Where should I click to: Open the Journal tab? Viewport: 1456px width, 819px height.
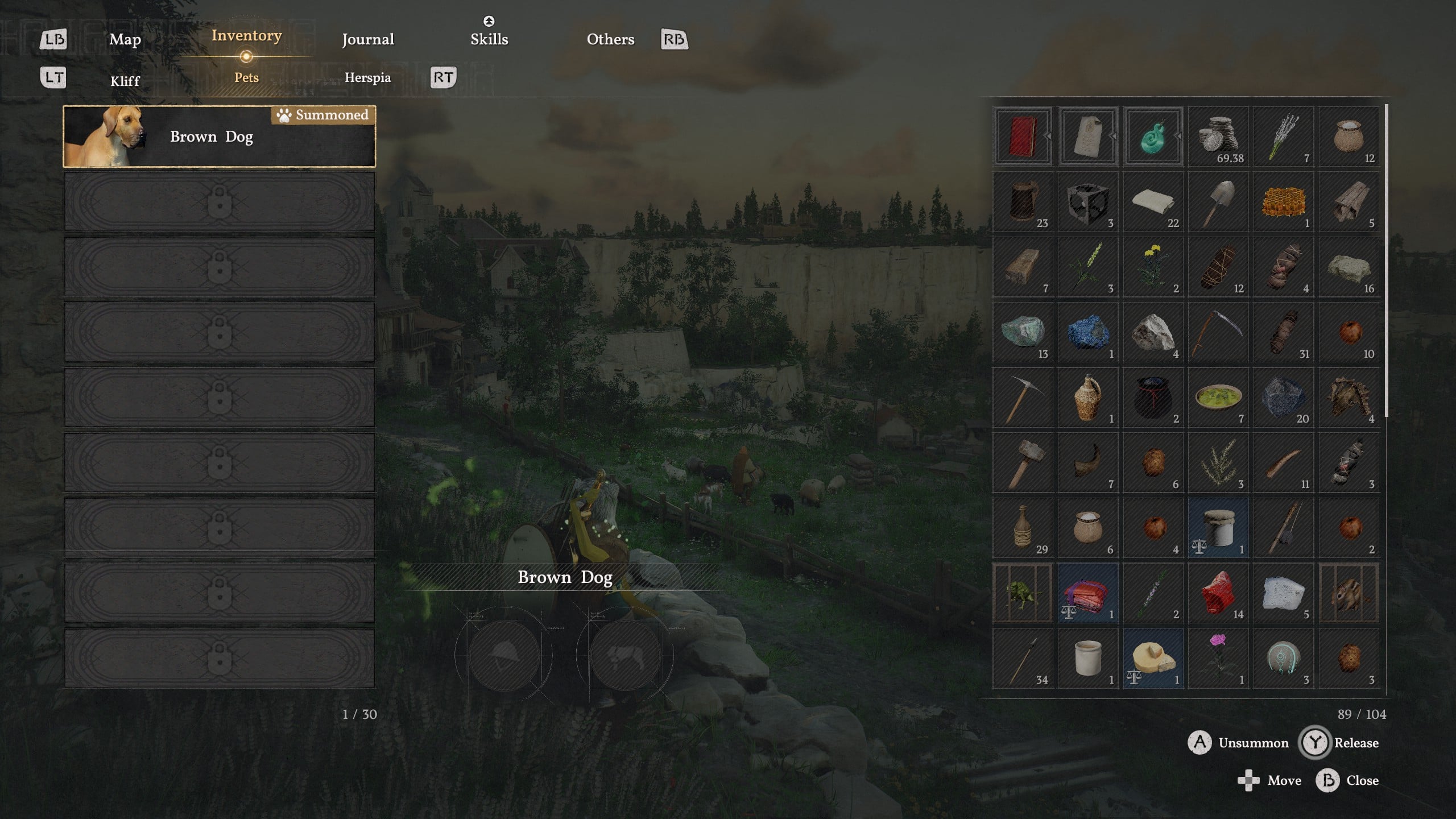tap(368, 39)
